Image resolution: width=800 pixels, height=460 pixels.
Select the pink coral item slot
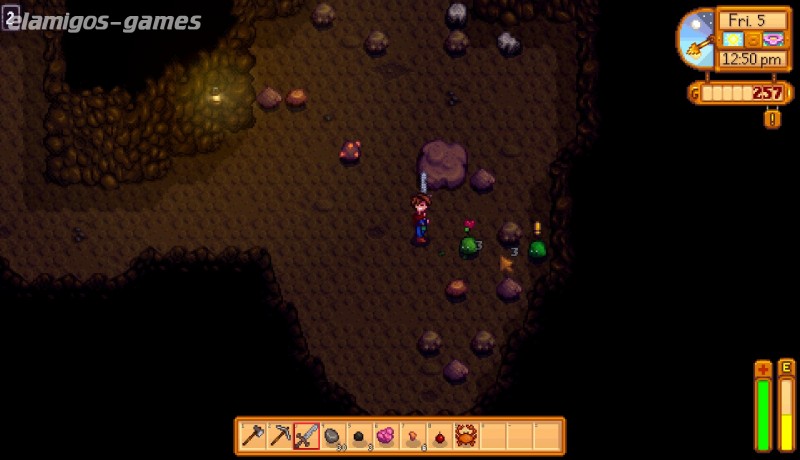click(x=386, y=435)
